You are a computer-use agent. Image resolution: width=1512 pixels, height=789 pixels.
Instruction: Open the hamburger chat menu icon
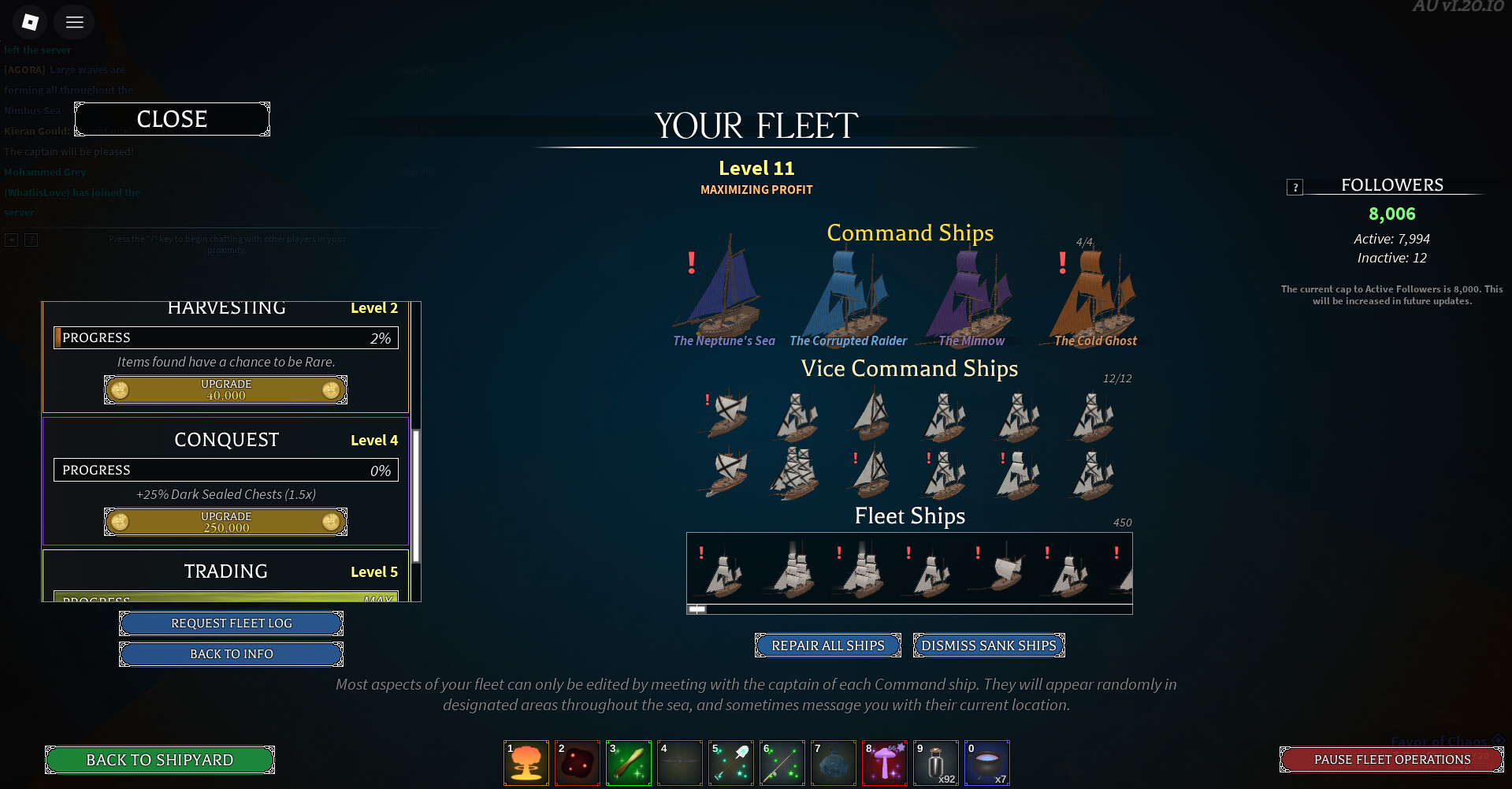pos(75,22)
